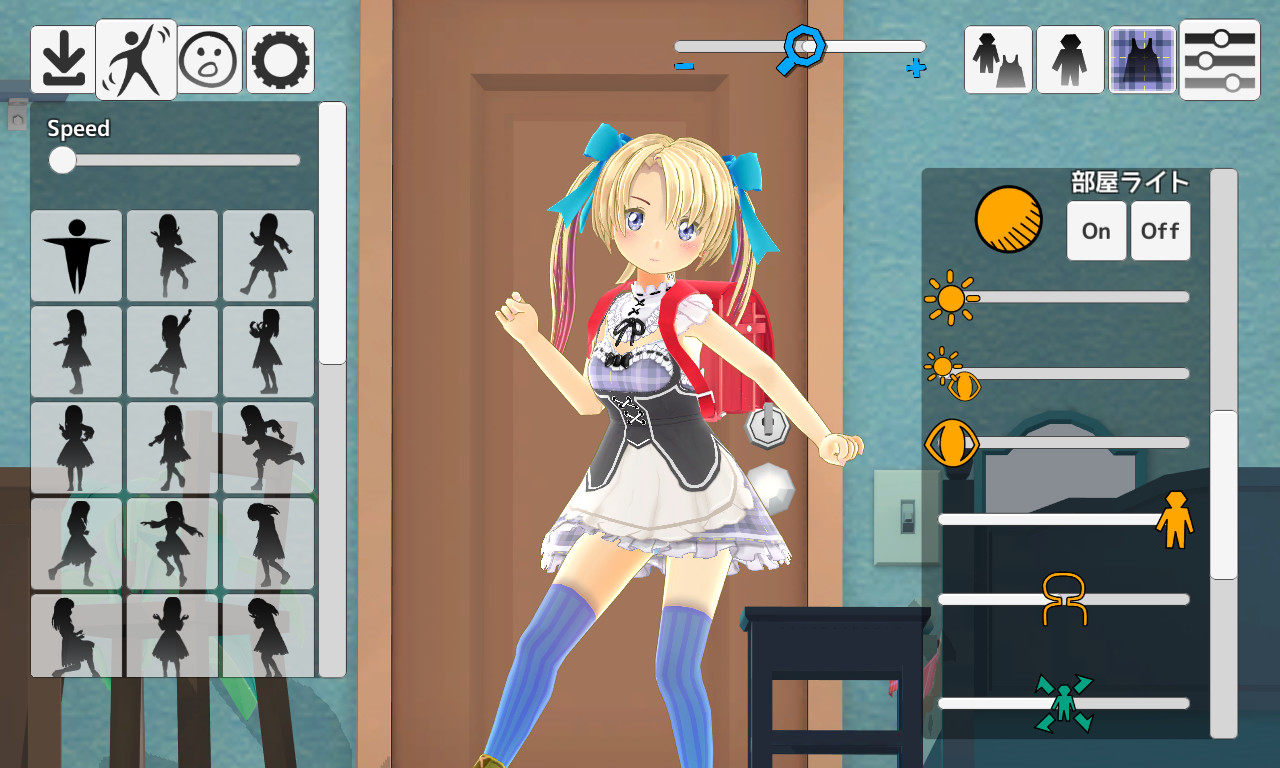Open the facial expression panel

(x=207, y=60)
